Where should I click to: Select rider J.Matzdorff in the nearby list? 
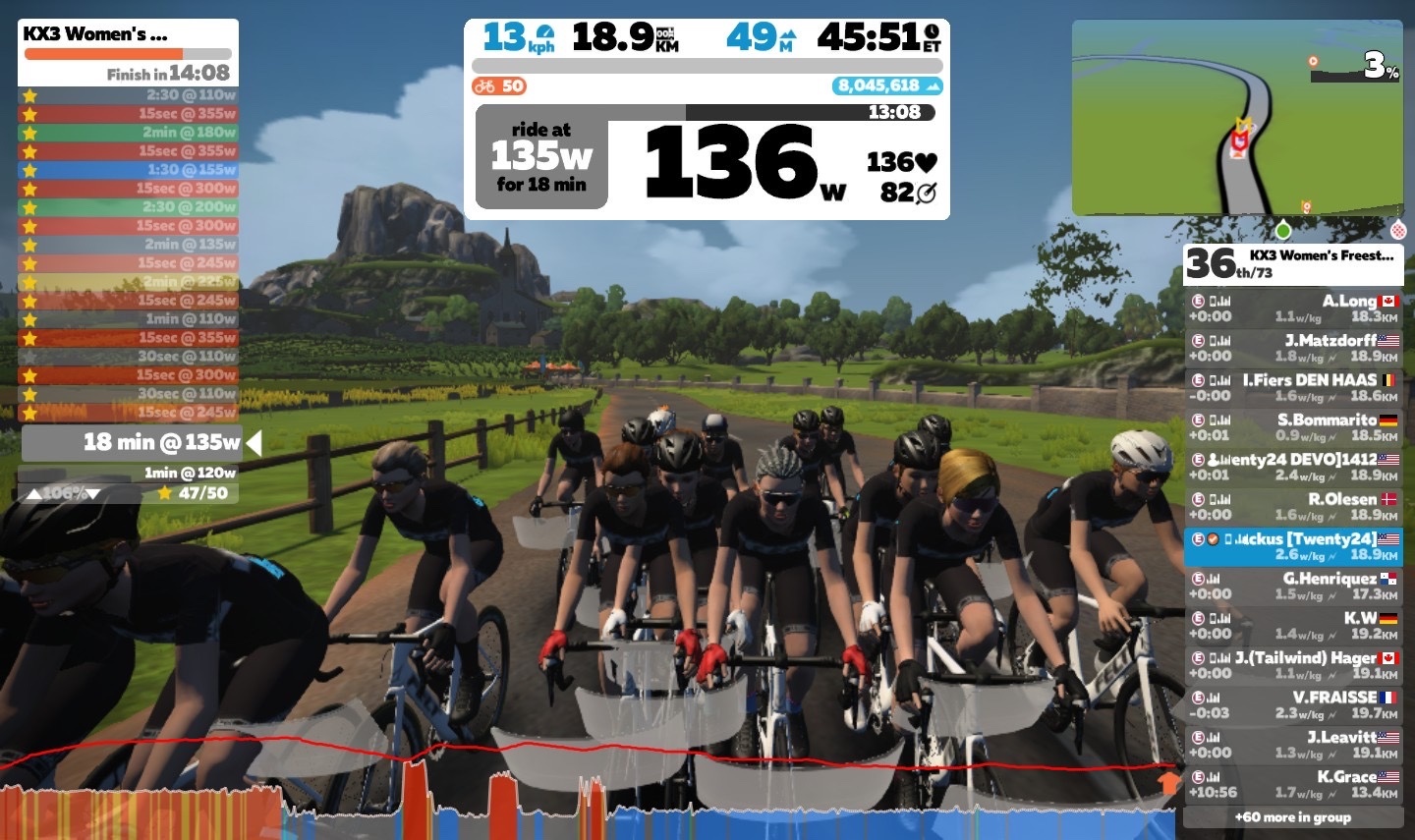(1292, 348)
